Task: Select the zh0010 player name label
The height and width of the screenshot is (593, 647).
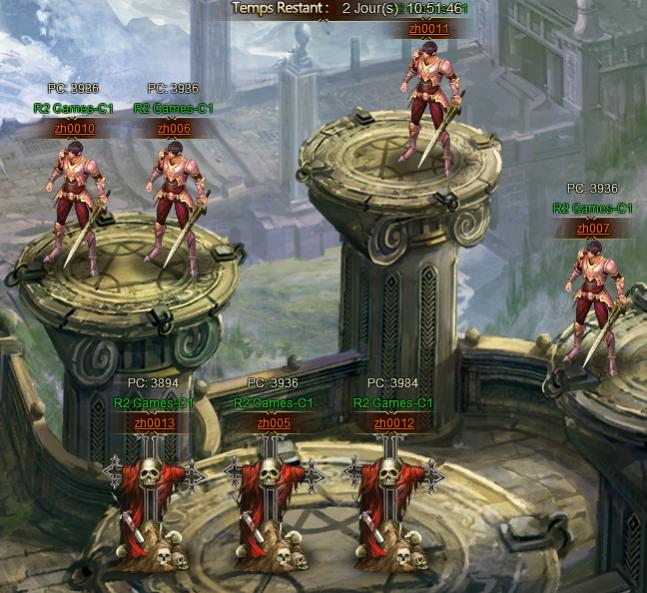Action: click(x=74, y=129)
